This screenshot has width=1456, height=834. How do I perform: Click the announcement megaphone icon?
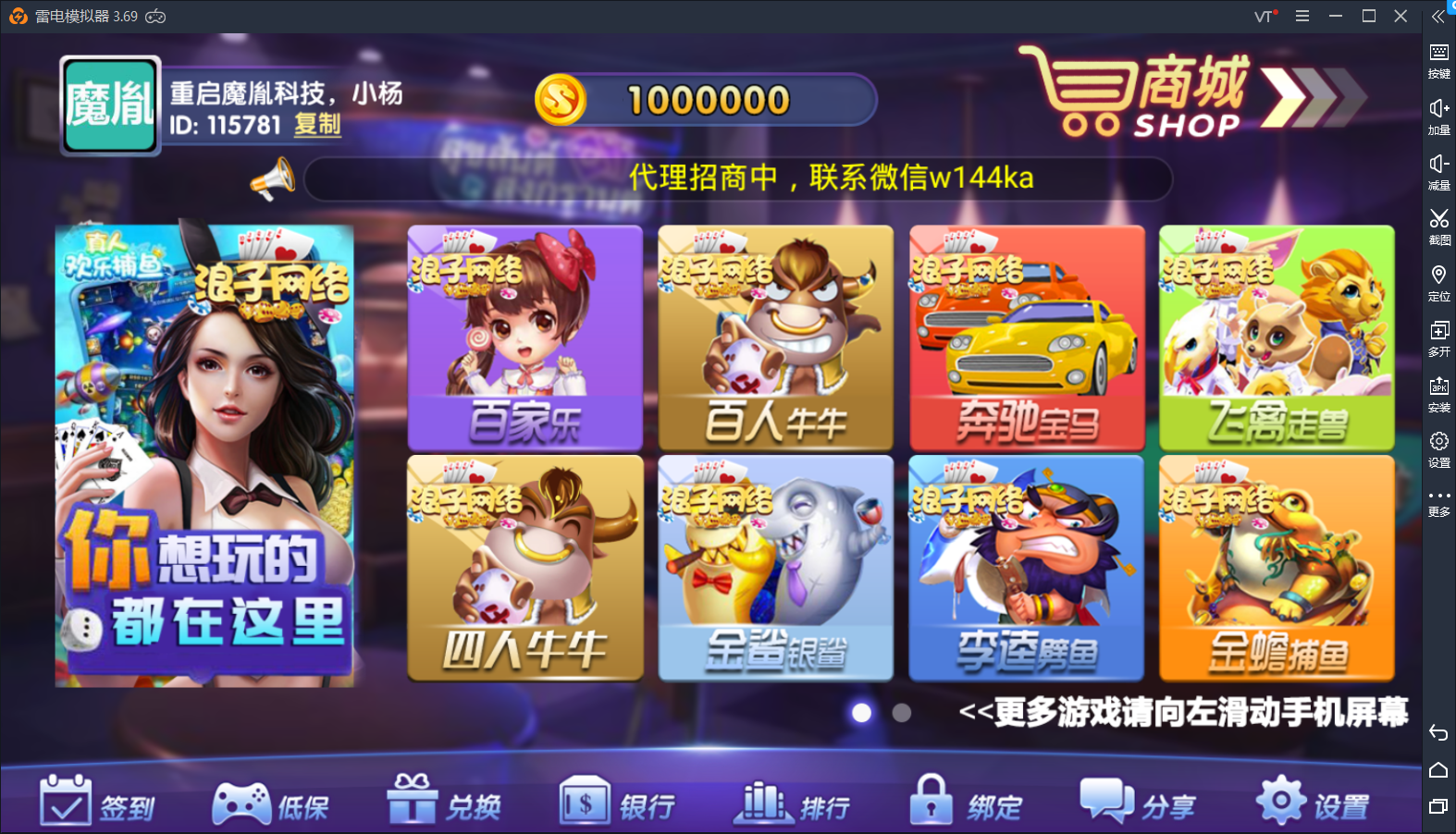[x=273, y=178]
